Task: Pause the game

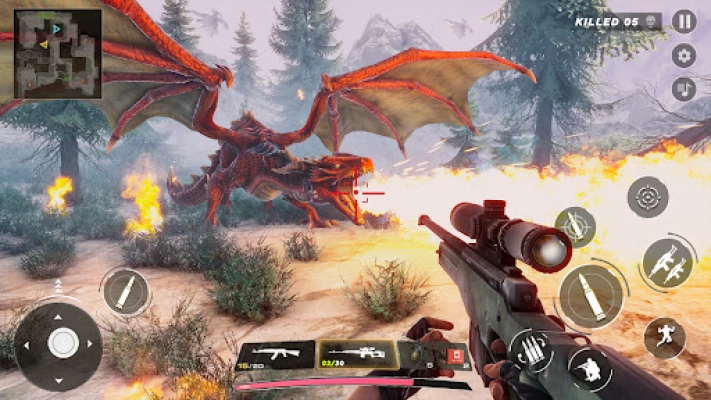Action: (684, 21)
